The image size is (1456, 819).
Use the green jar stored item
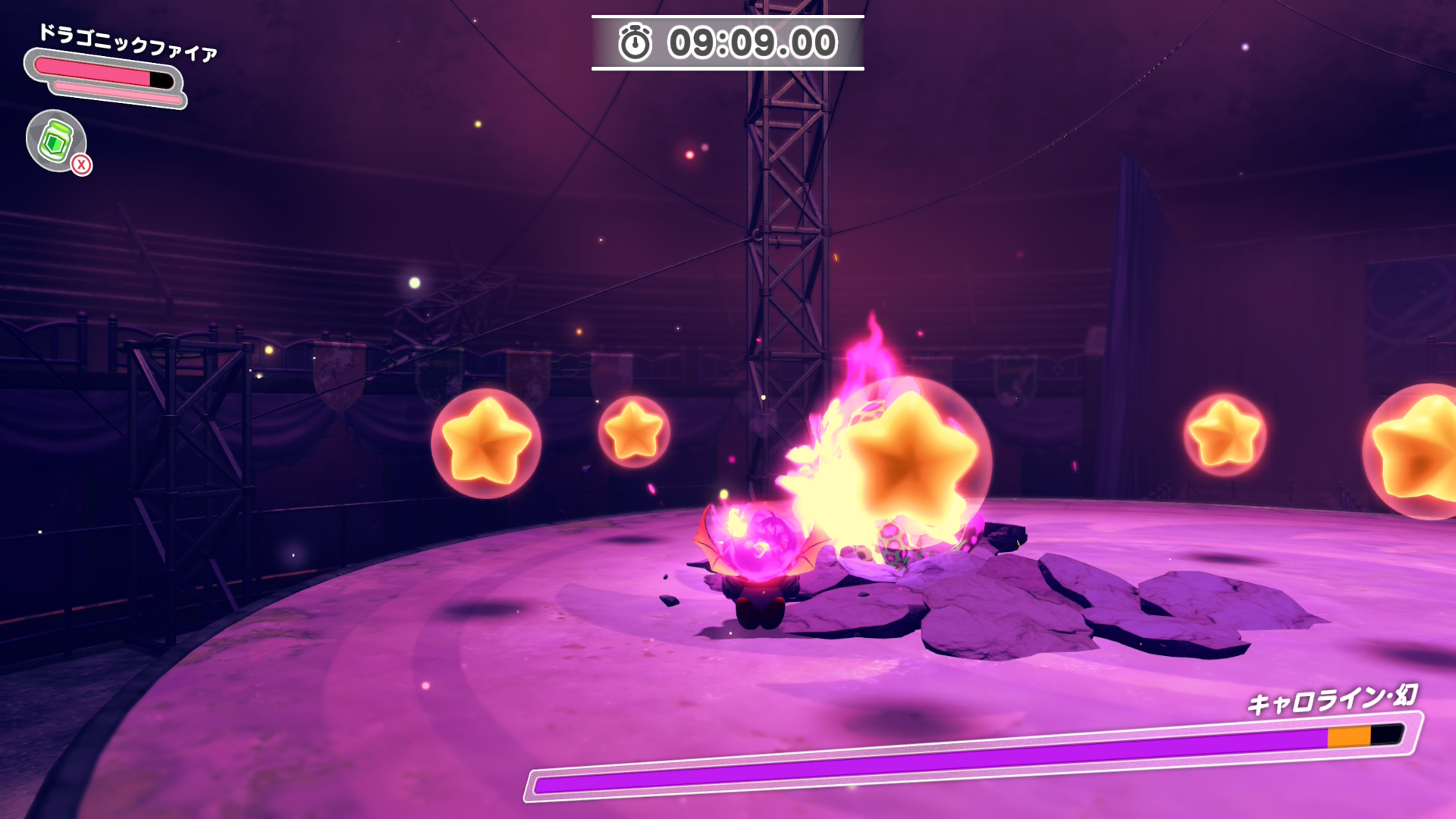(56, 141)
